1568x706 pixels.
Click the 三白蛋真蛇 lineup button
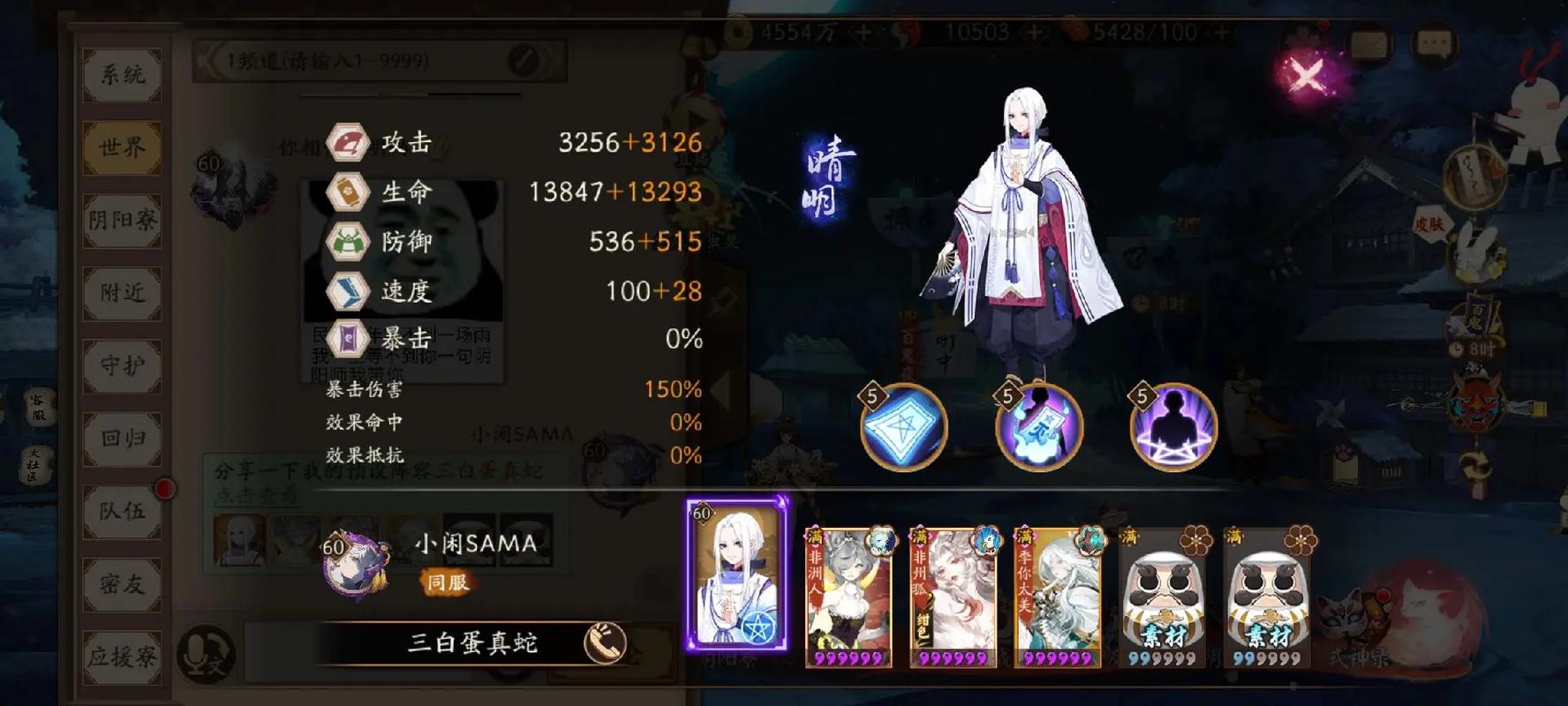point(472,642)
